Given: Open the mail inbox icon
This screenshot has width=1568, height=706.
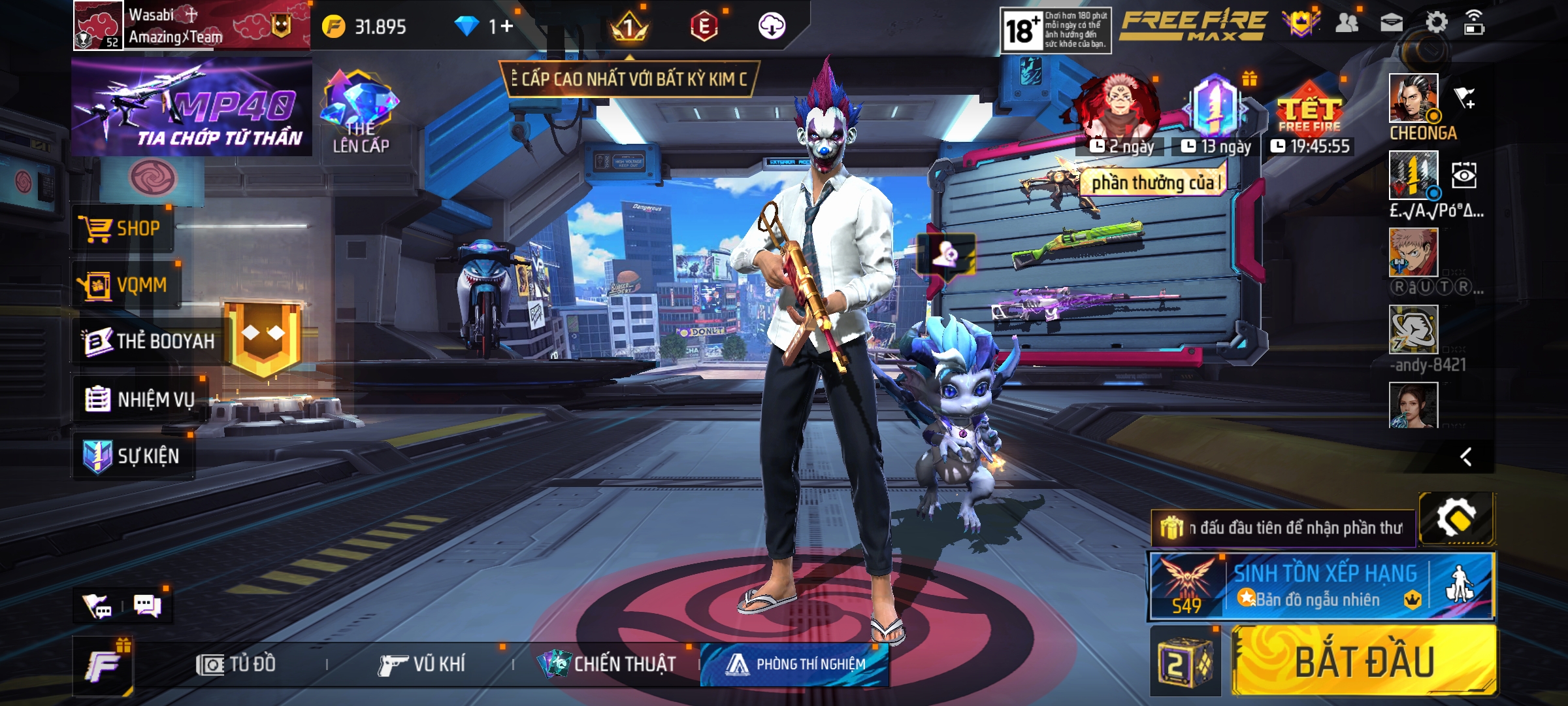Looking at the screenshot, I should pyautogui.click(x=1392, y=24).
